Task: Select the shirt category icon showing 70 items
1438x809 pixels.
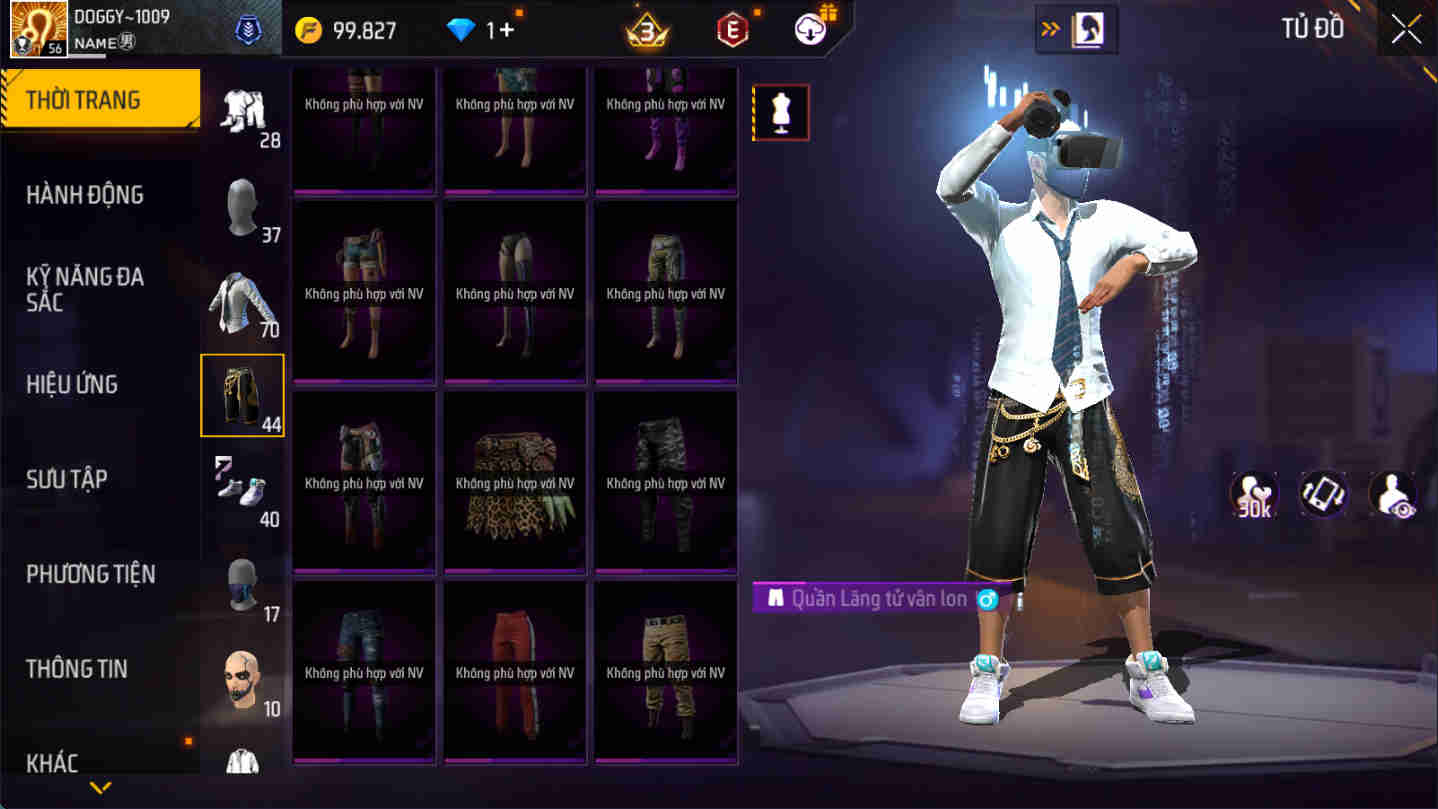Action: coord(242,300)
